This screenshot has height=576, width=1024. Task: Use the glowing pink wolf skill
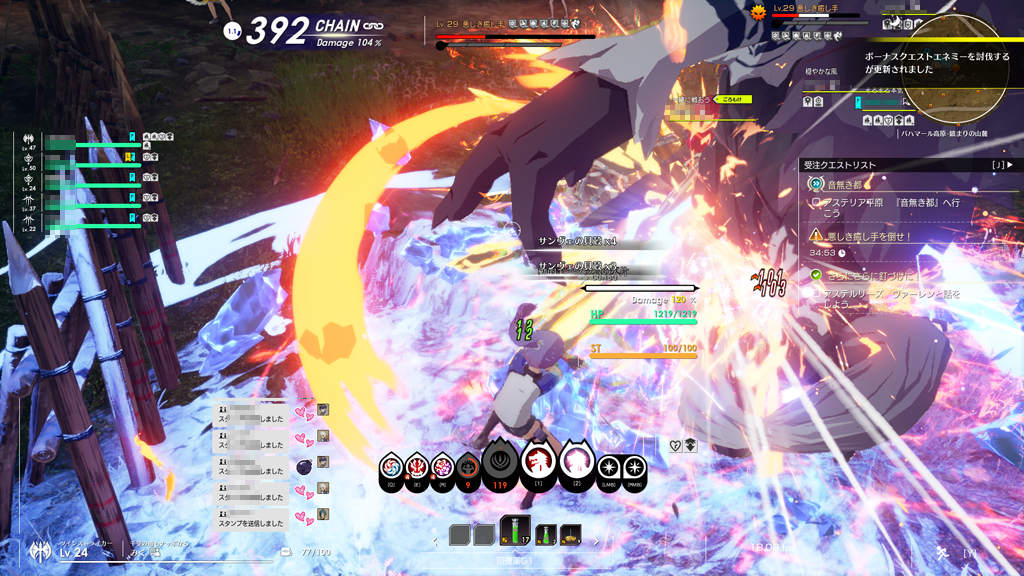click(577, 461)
